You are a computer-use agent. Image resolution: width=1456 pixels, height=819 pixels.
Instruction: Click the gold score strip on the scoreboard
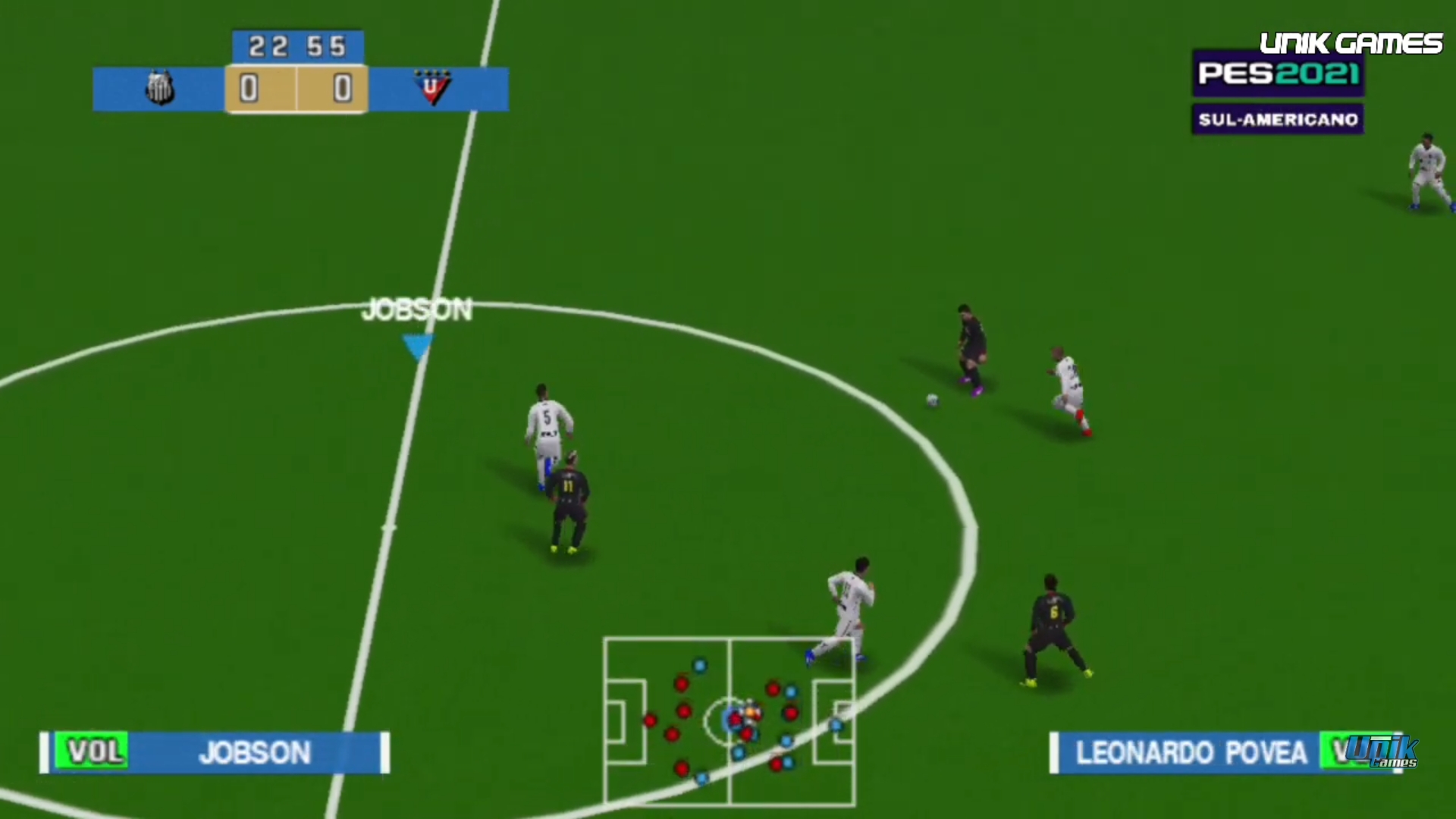[x=297, y=89]
